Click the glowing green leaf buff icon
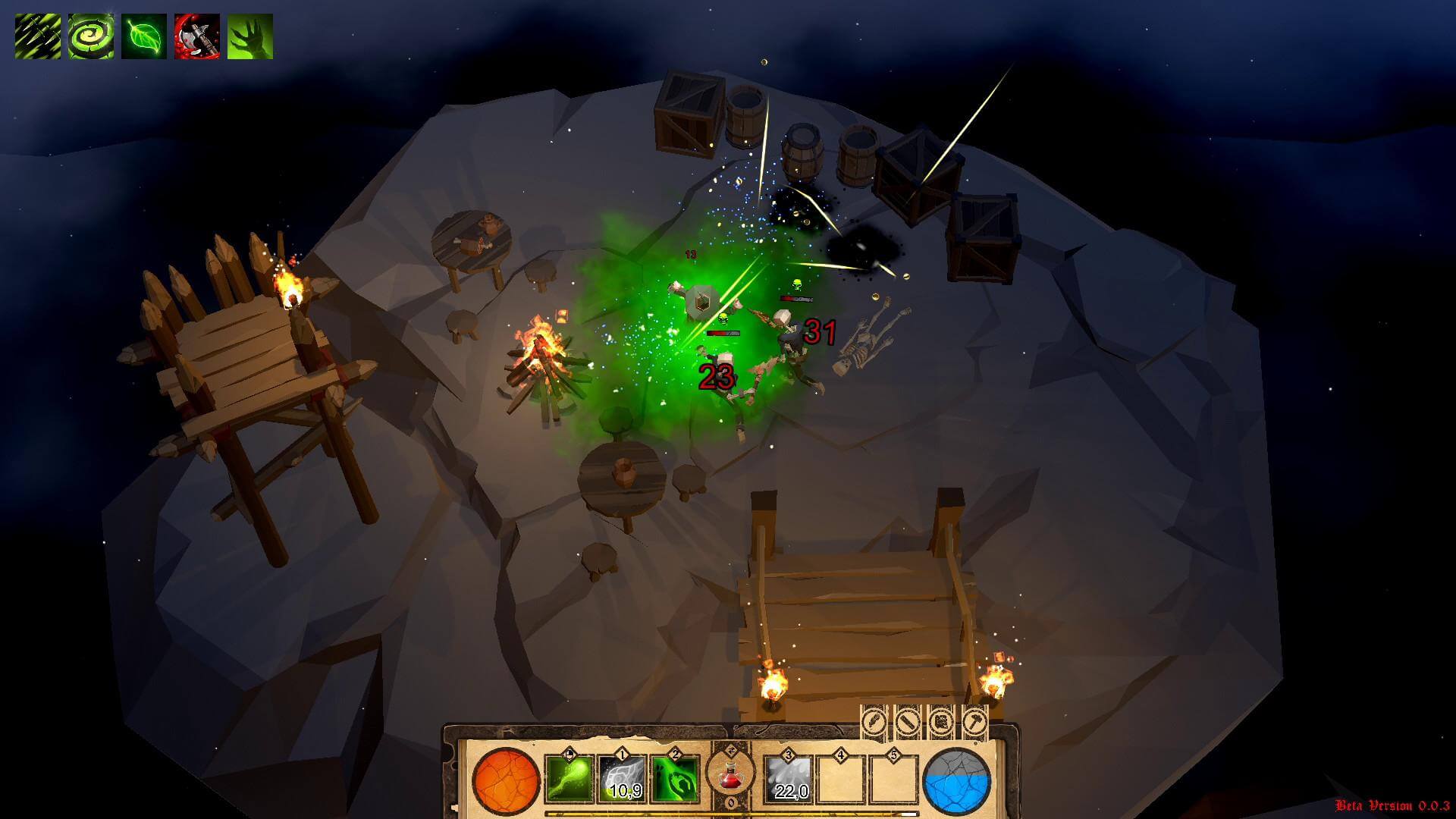This screenshot has height=819, width=1456. point(144,36)
